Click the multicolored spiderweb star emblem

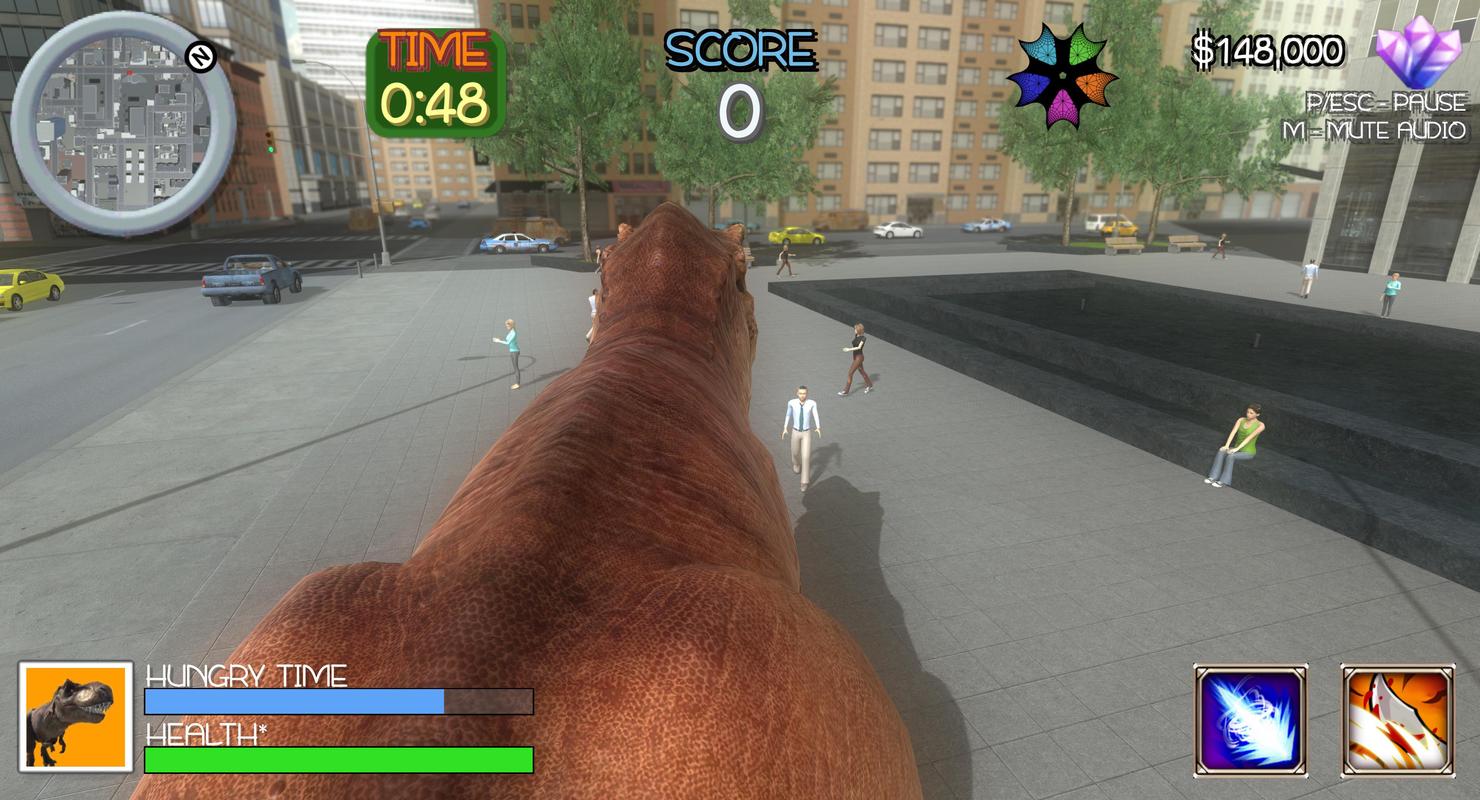(x=1061, y=77)
